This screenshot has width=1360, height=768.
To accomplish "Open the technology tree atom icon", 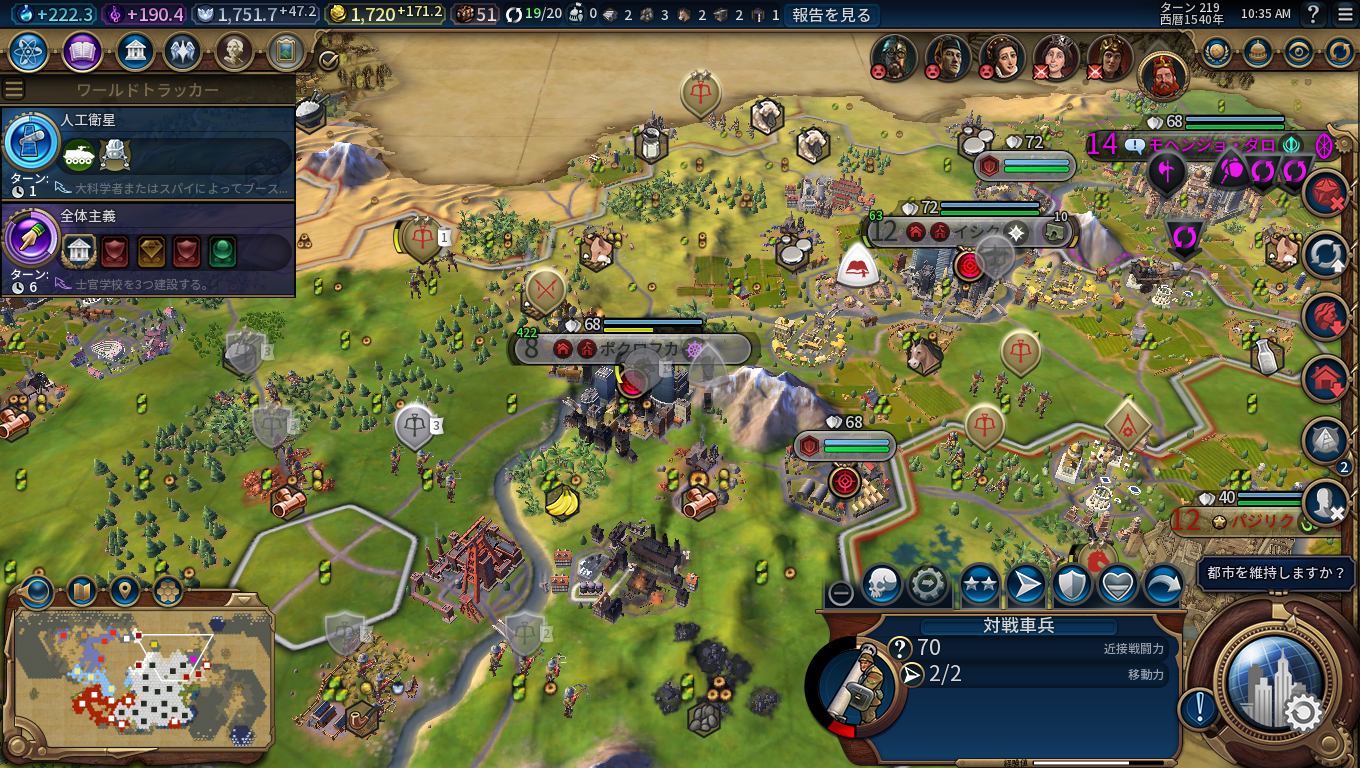I will (x=29, y=51).
